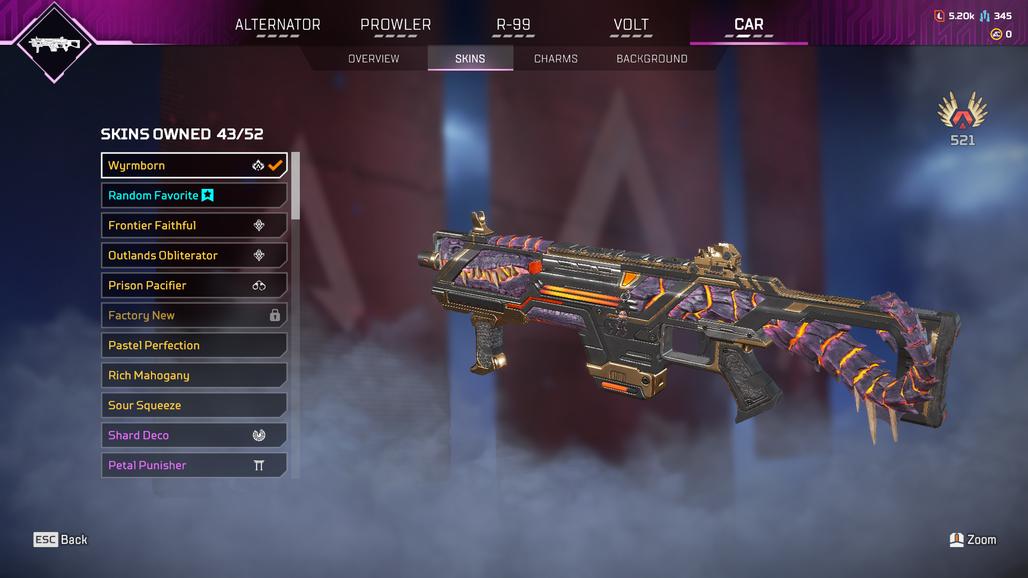Switch to the Alternator weapon tab
Viewport: 1028px width, 578px height.
coord(277,25)
